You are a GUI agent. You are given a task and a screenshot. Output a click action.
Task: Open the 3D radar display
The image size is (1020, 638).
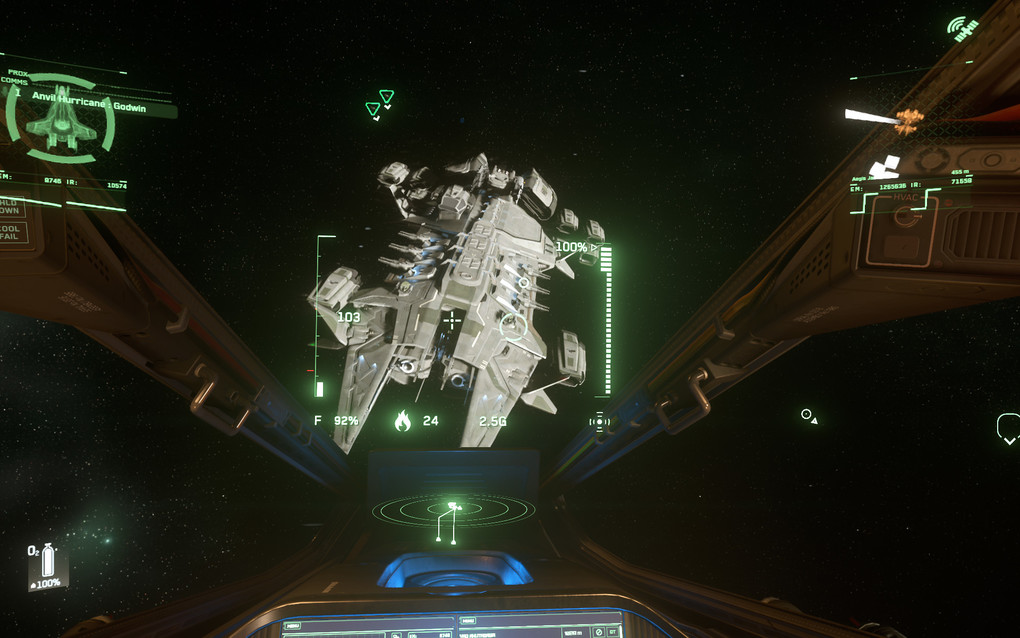pos(452,512)
